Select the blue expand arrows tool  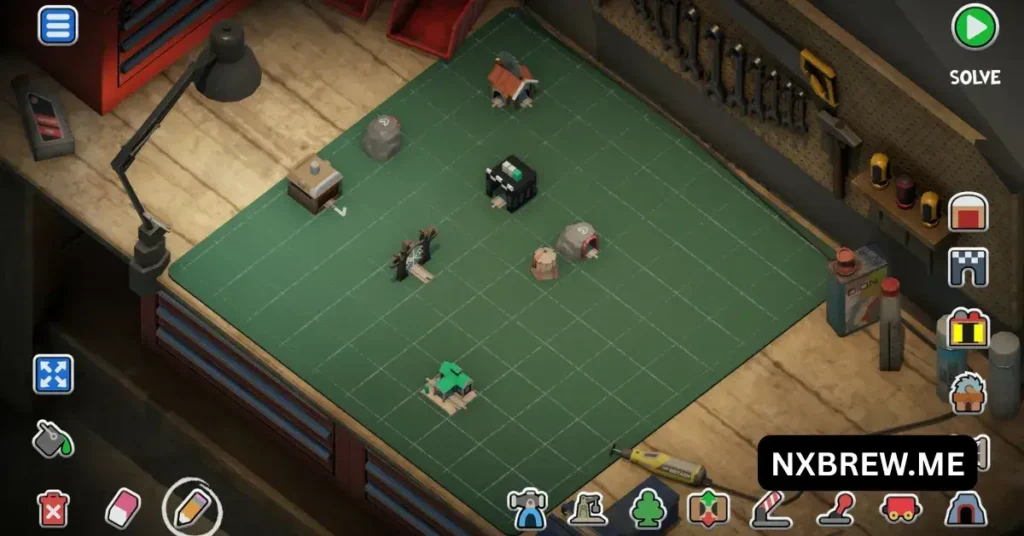click(x=53, y=374)
